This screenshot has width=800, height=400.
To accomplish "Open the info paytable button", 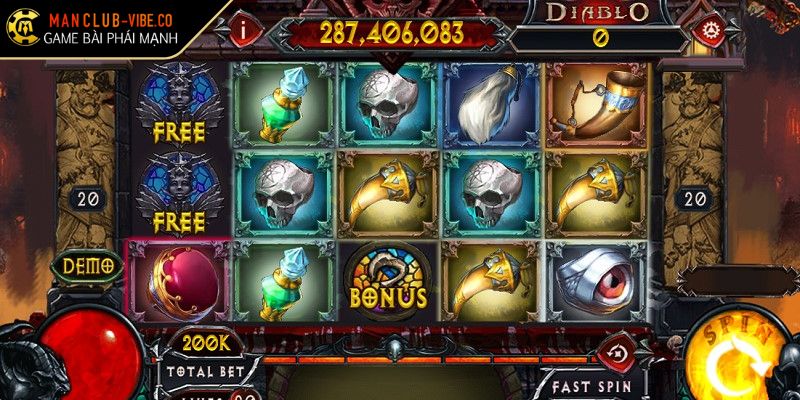I will pyautogui.click(x=245, y=29).
